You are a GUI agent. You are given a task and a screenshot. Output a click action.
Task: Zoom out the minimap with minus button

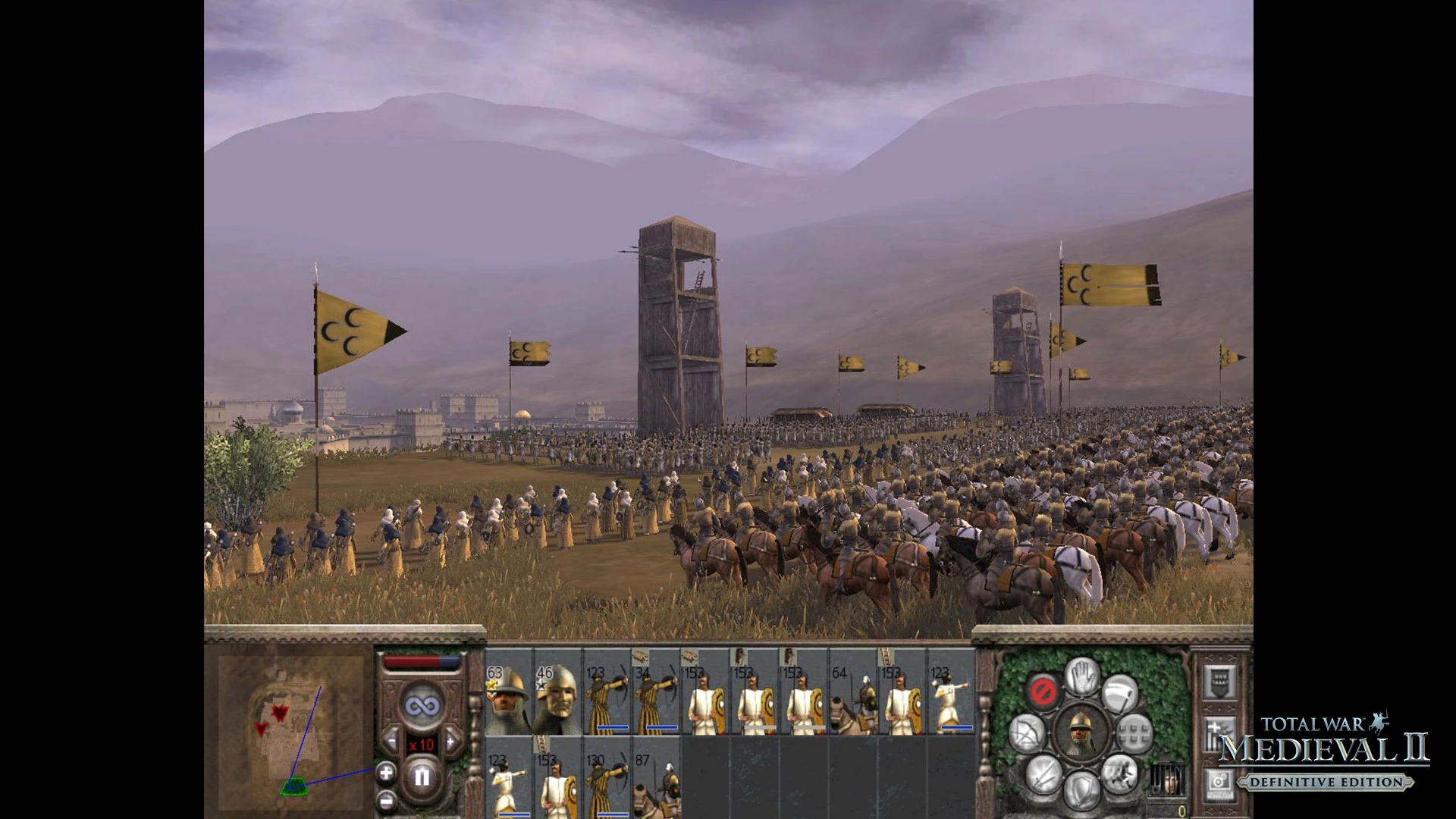tap(386, 799)
